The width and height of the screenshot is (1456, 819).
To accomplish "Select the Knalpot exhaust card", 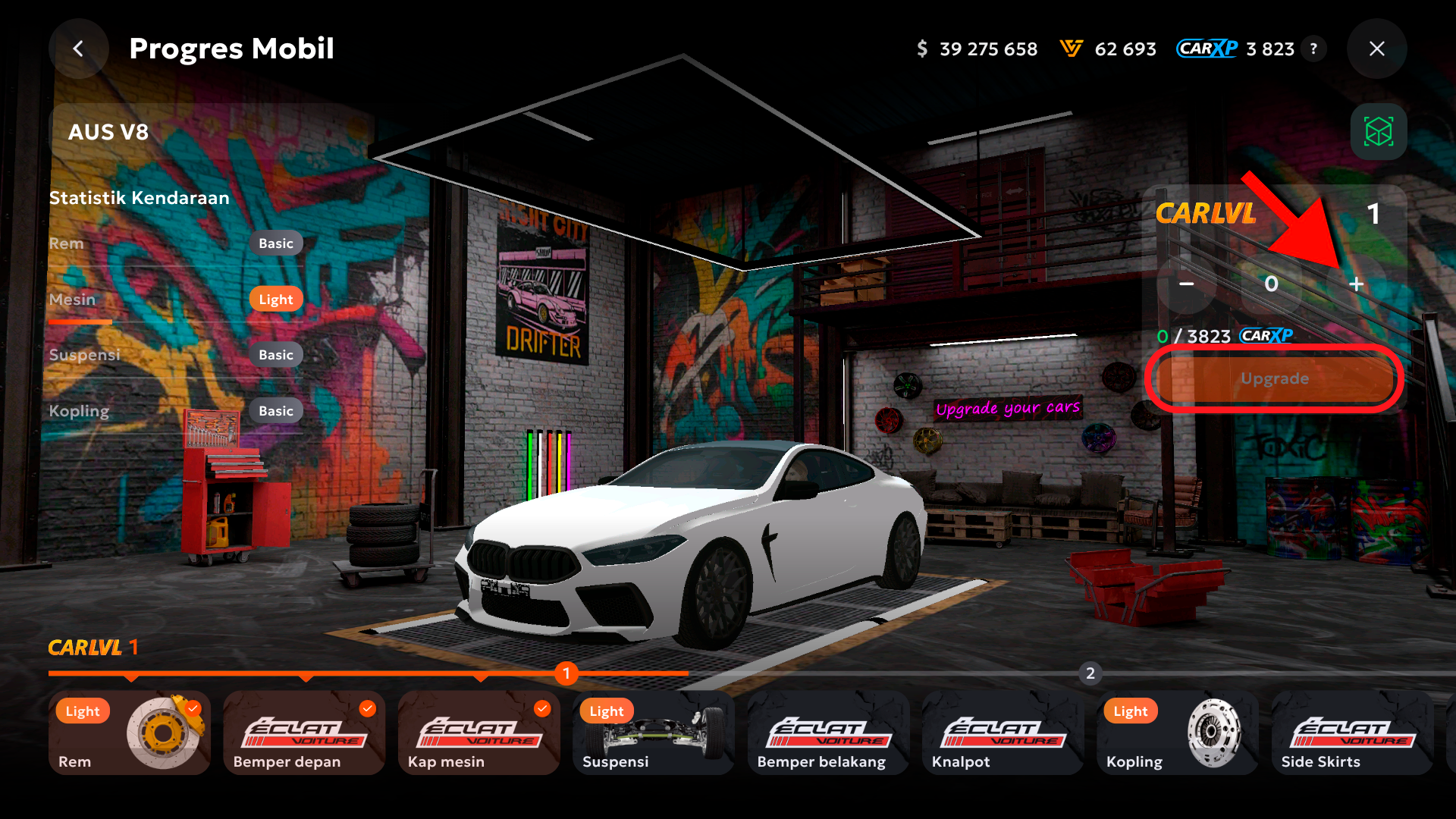I will [x=1002, y=733].
